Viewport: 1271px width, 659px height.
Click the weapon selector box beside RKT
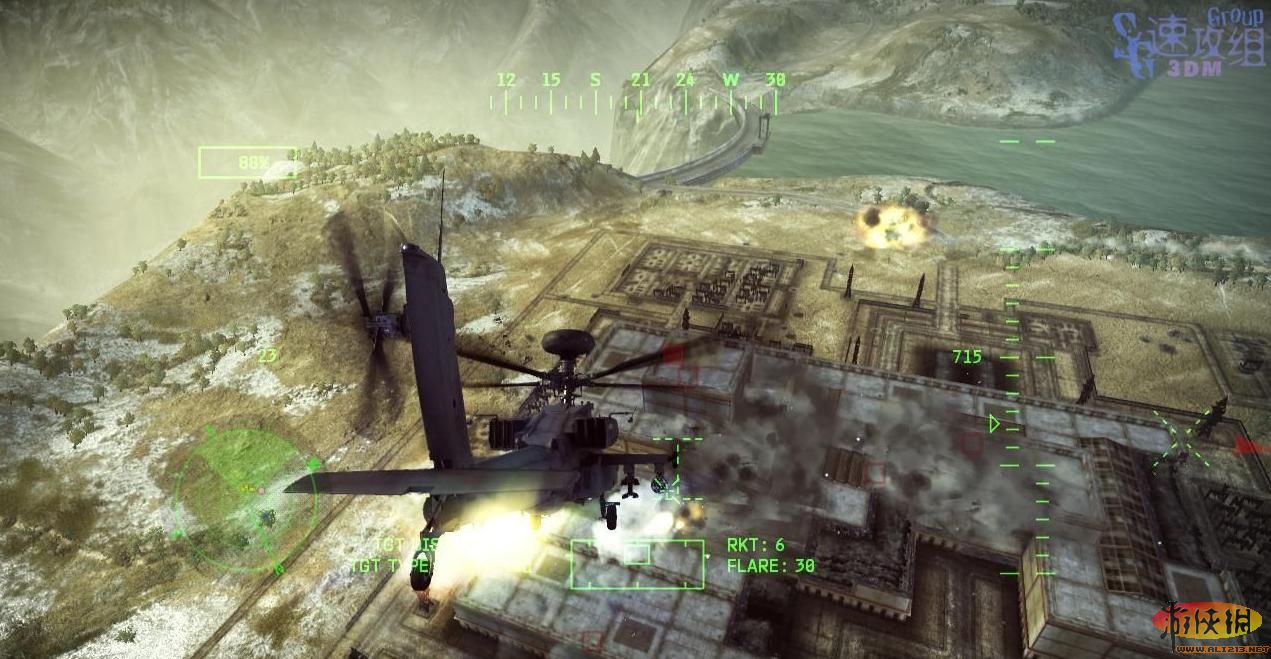[x=637, y=563]
